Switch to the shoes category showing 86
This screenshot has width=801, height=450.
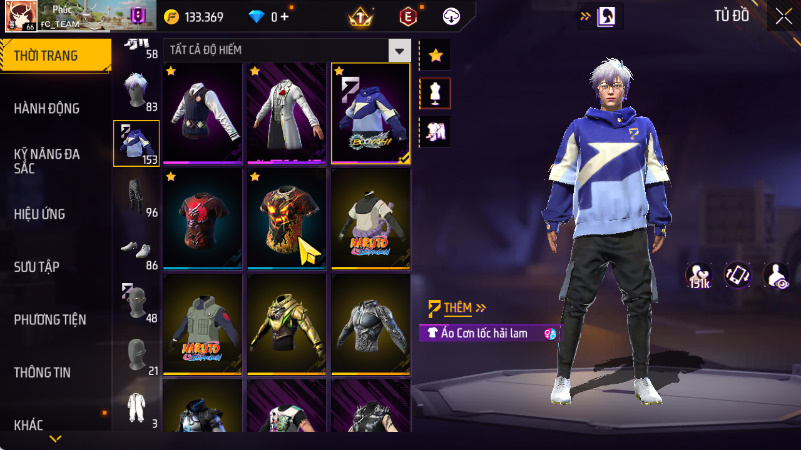coord(136,251)
